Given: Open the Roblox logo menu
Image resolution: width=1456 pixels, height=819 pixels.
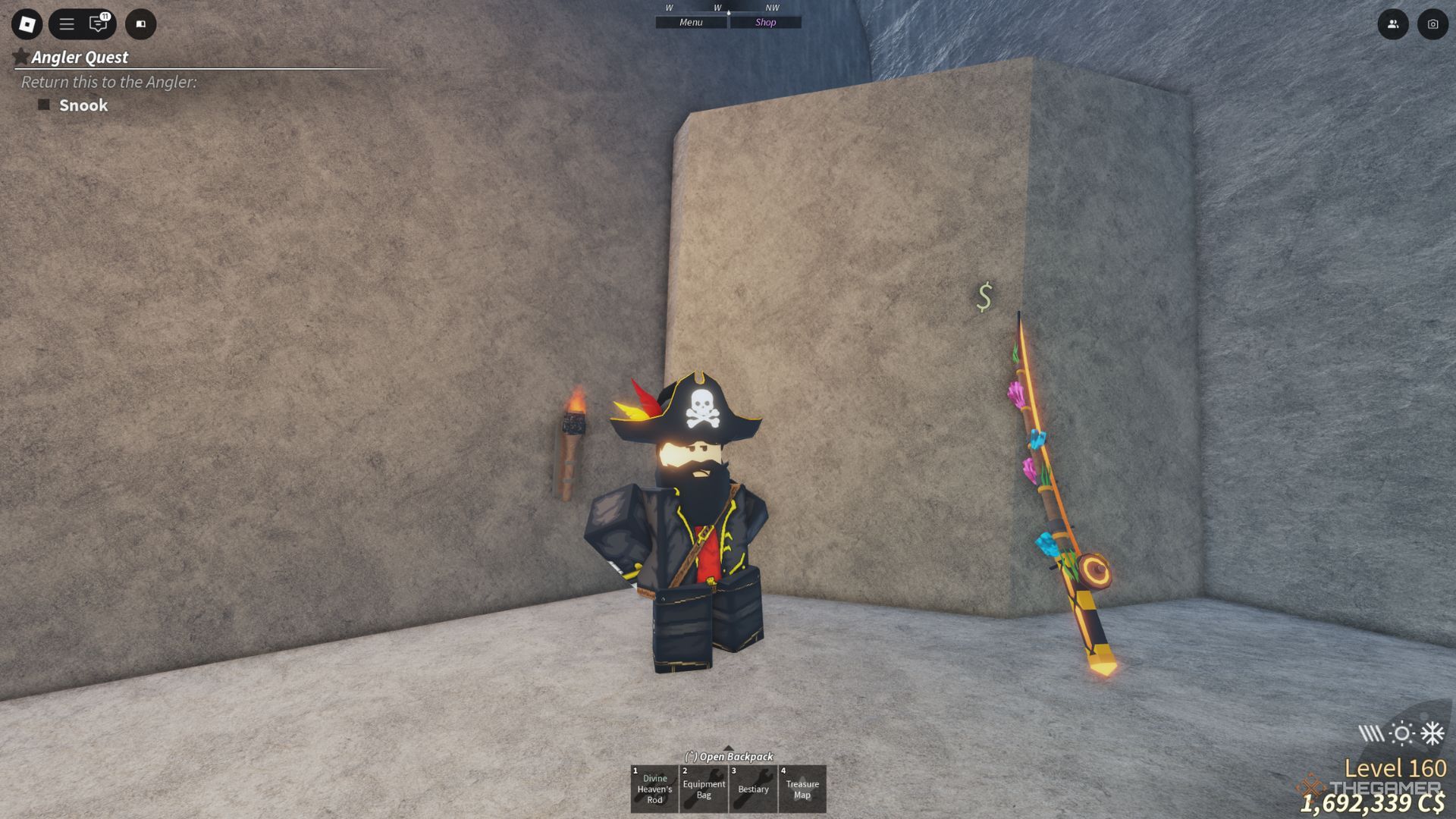Looking at the screenshot, I should point(27,24).
